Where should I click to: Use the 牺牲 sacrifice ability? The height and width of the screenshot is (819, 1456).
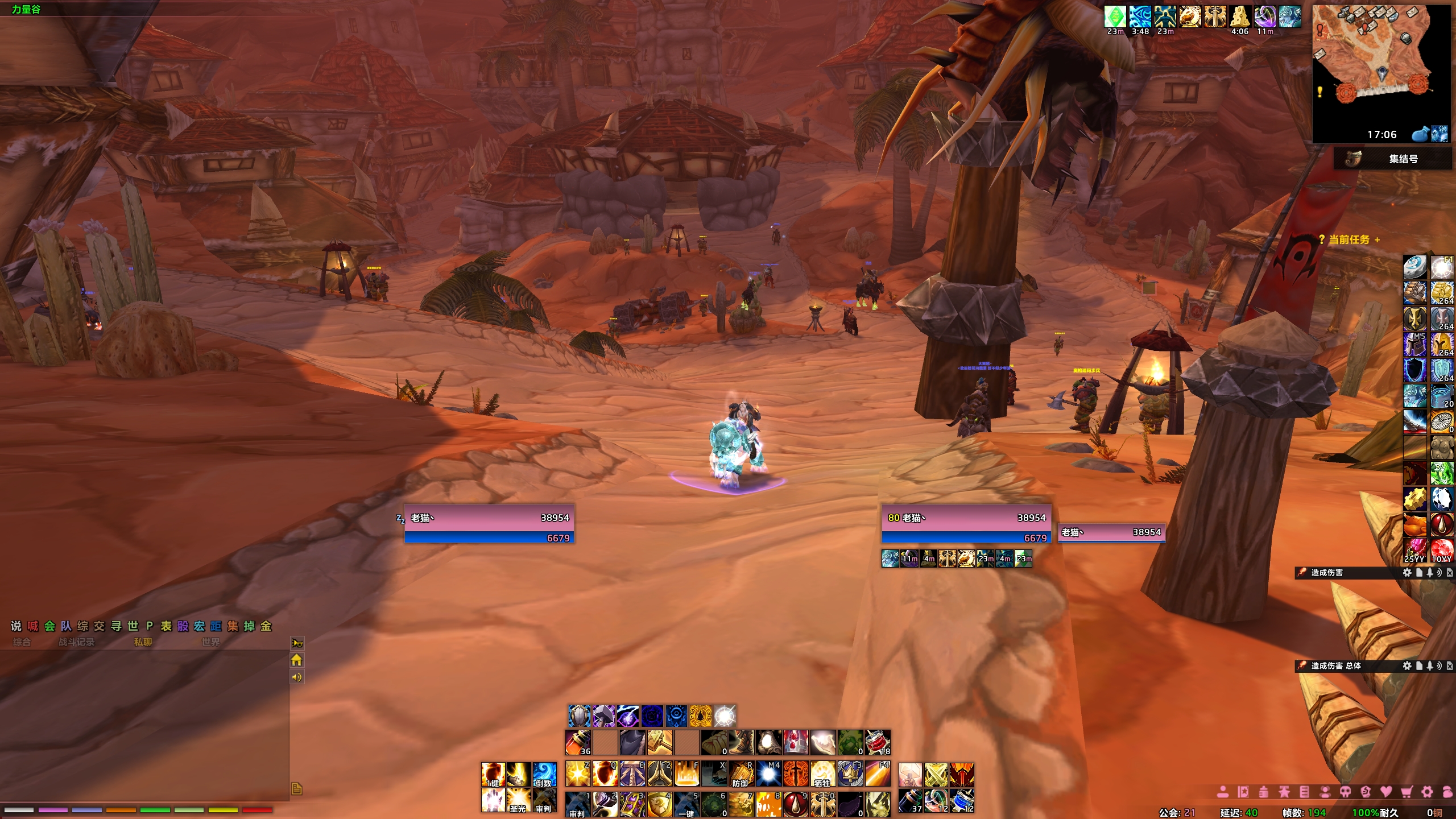tap(822, 775)
